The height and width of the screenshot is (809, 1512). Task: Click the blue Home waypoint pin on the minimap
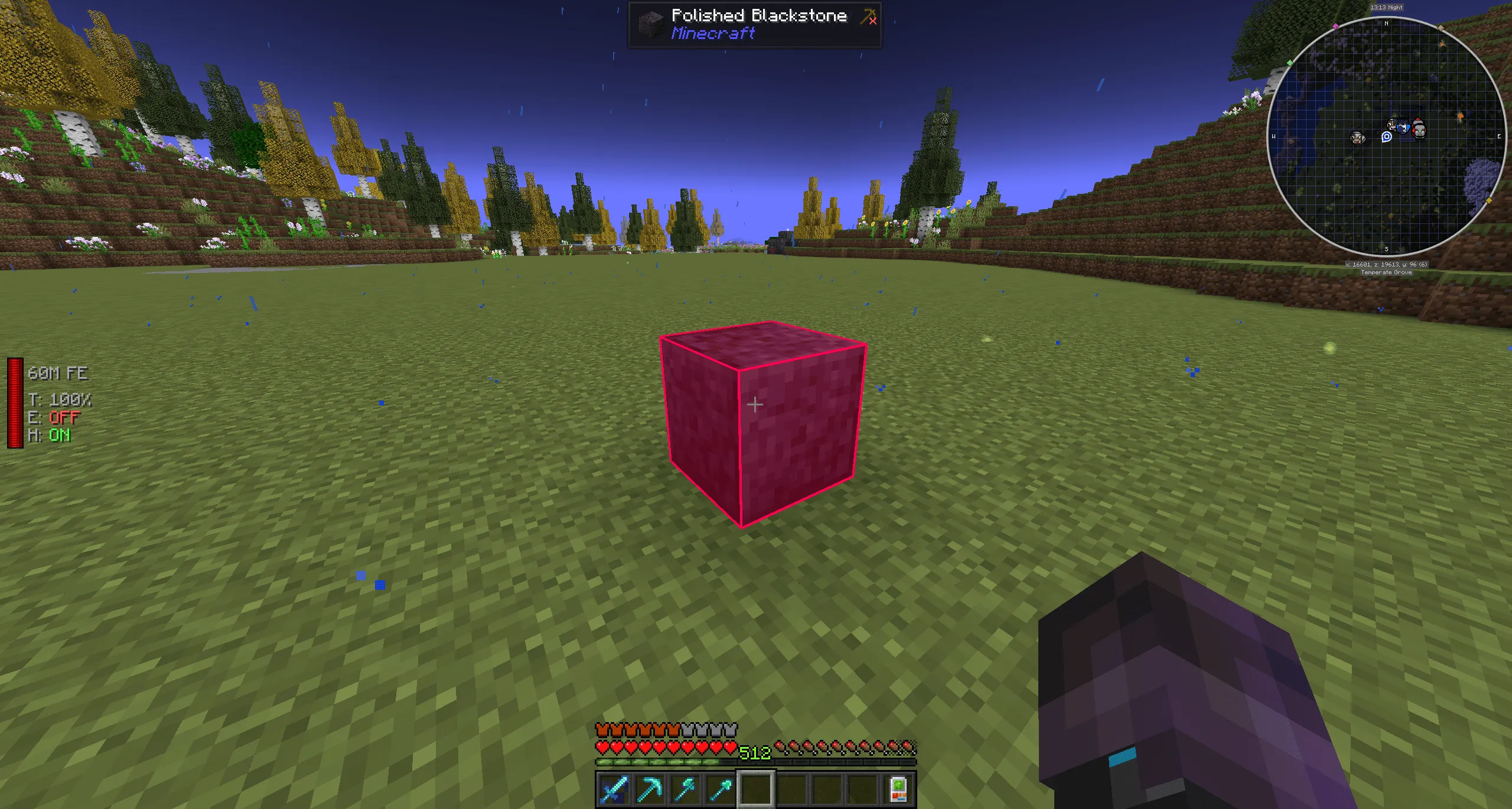pos(1386,138)
